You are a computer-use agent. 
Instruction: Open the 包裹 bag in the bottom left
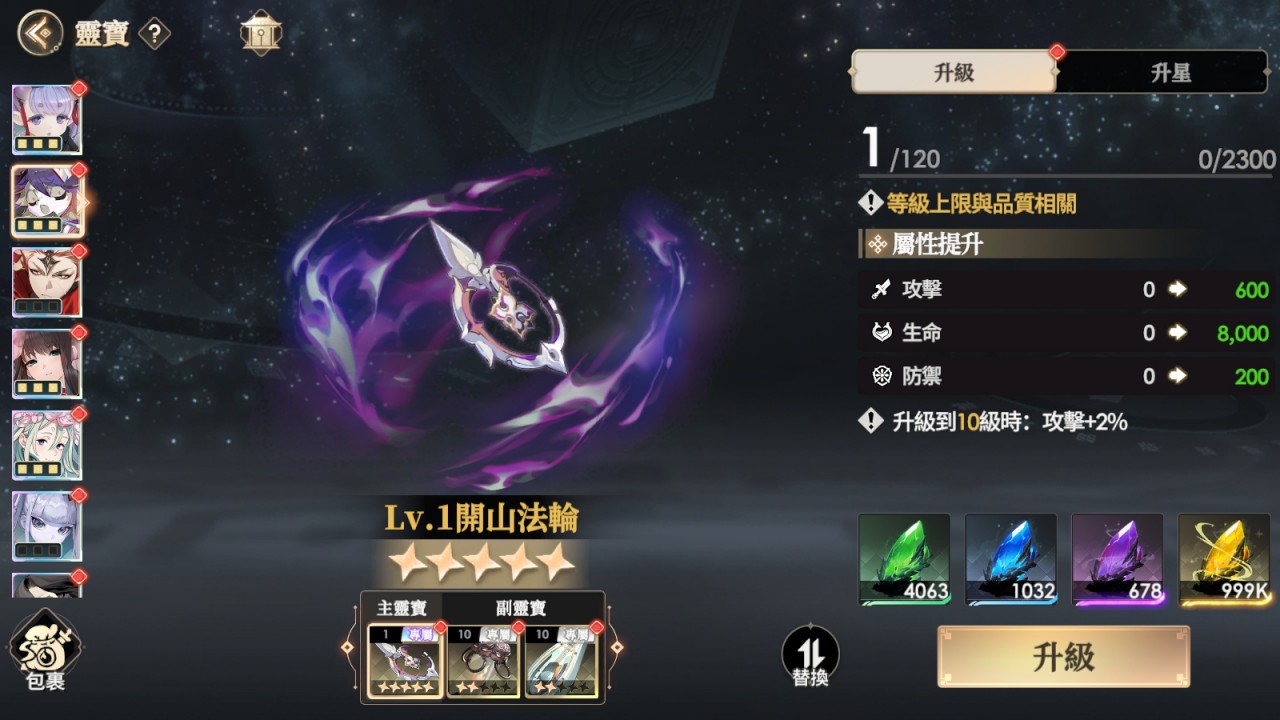[x=48, y=650]
